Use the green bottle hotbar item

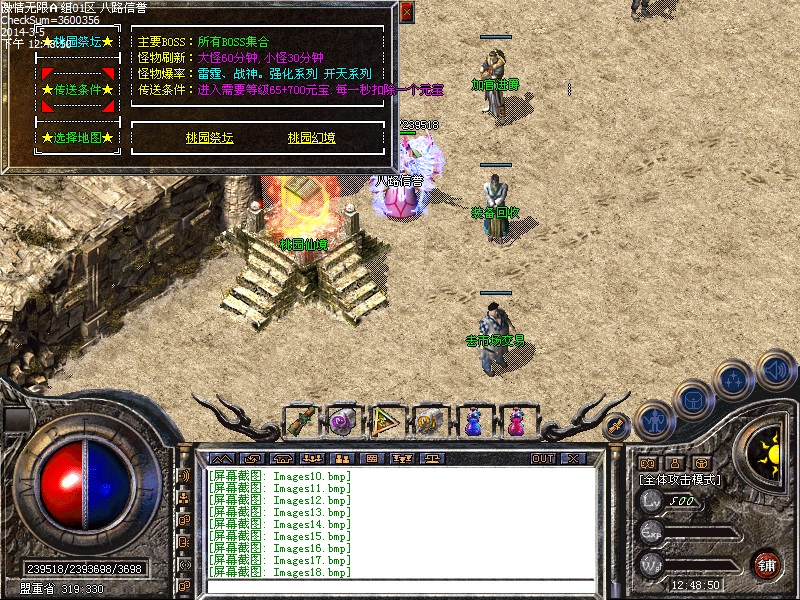point(301,422)
